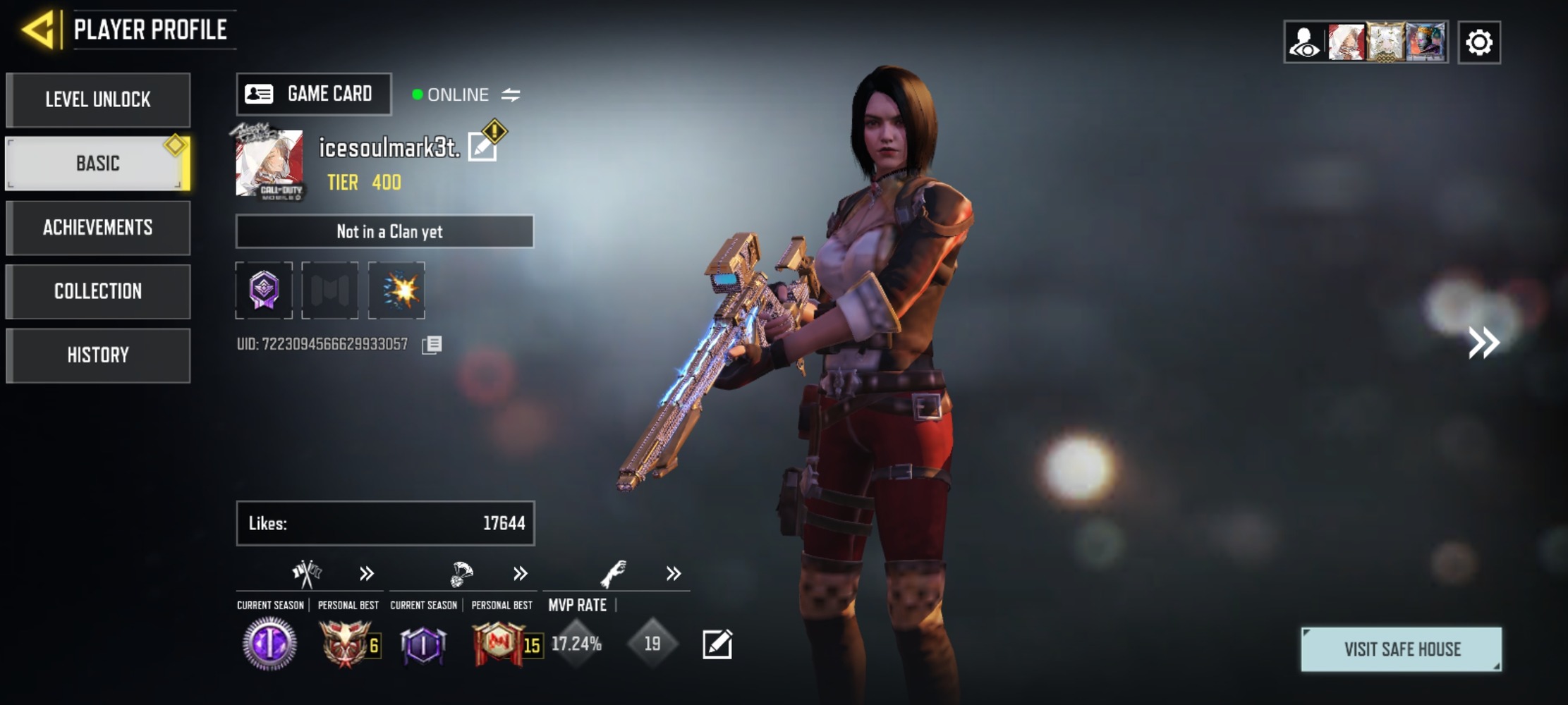Click the Not in a Clan yet bar
Screen dimensions: 1568x705
384,231
